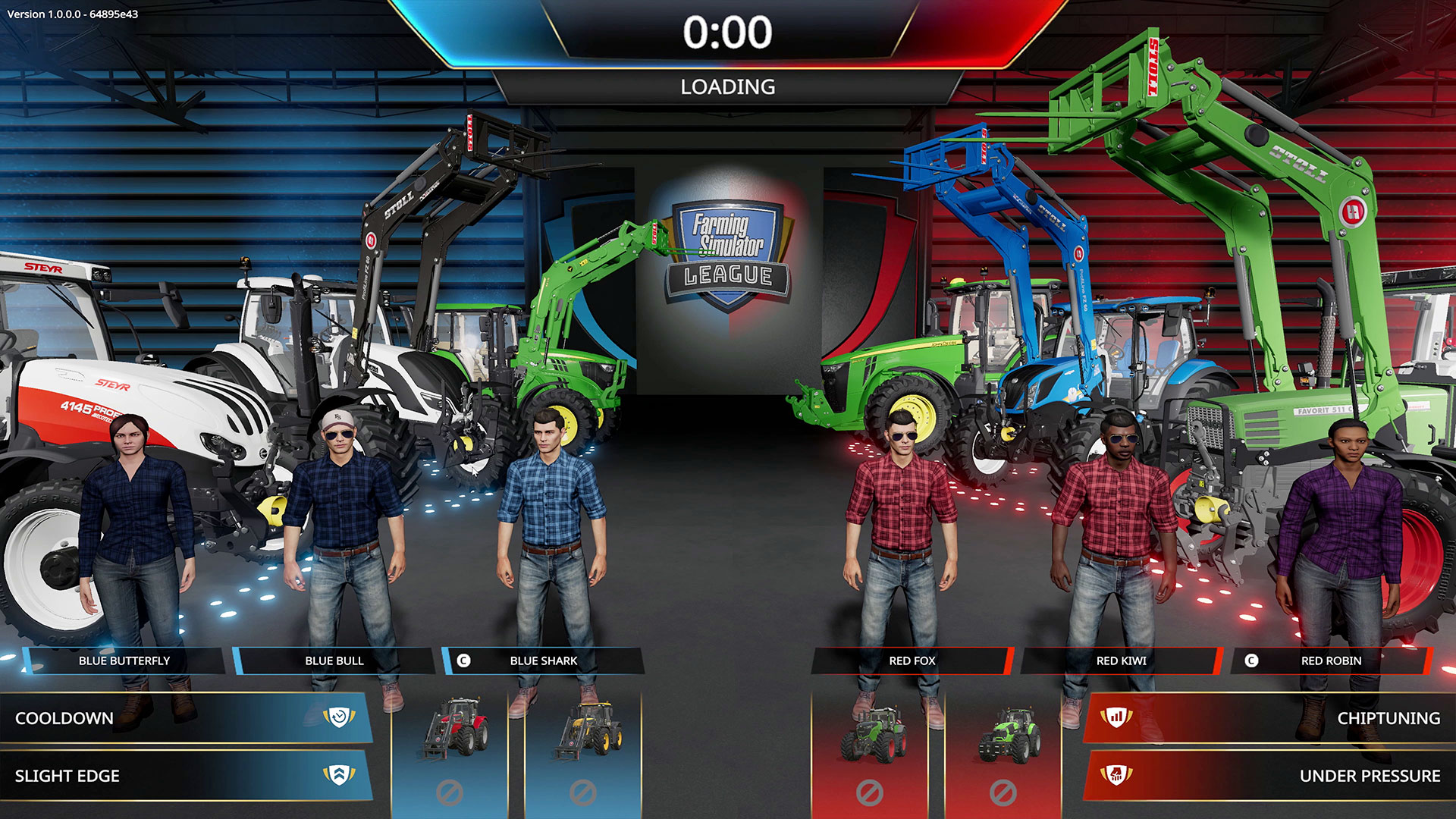This screenshot has width=1456, height=819.
Task: Select the Red Kiwi player name plate
Action: click(1122, 661)
